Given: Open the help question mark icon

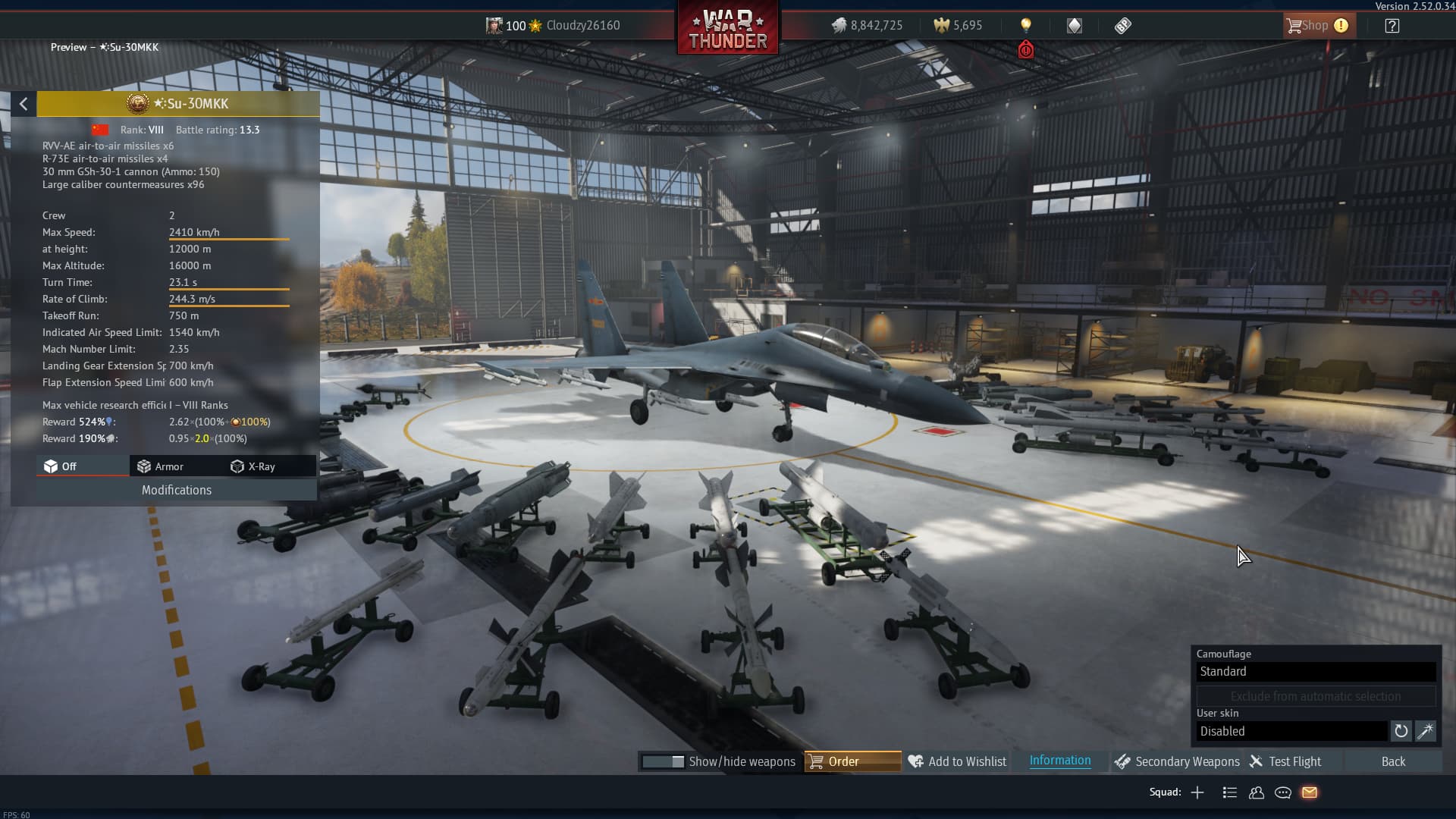Looking at the screenshot, I should tap(1392, 25).
